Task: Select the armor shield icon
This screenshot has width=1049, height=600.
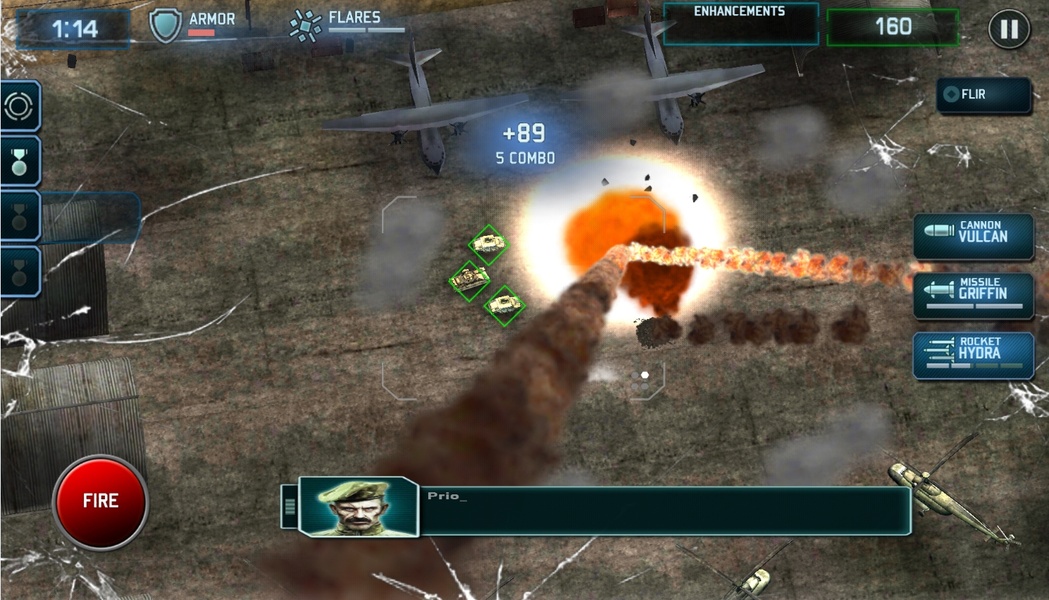Action: pyautogui.click(x=166, y=26)
